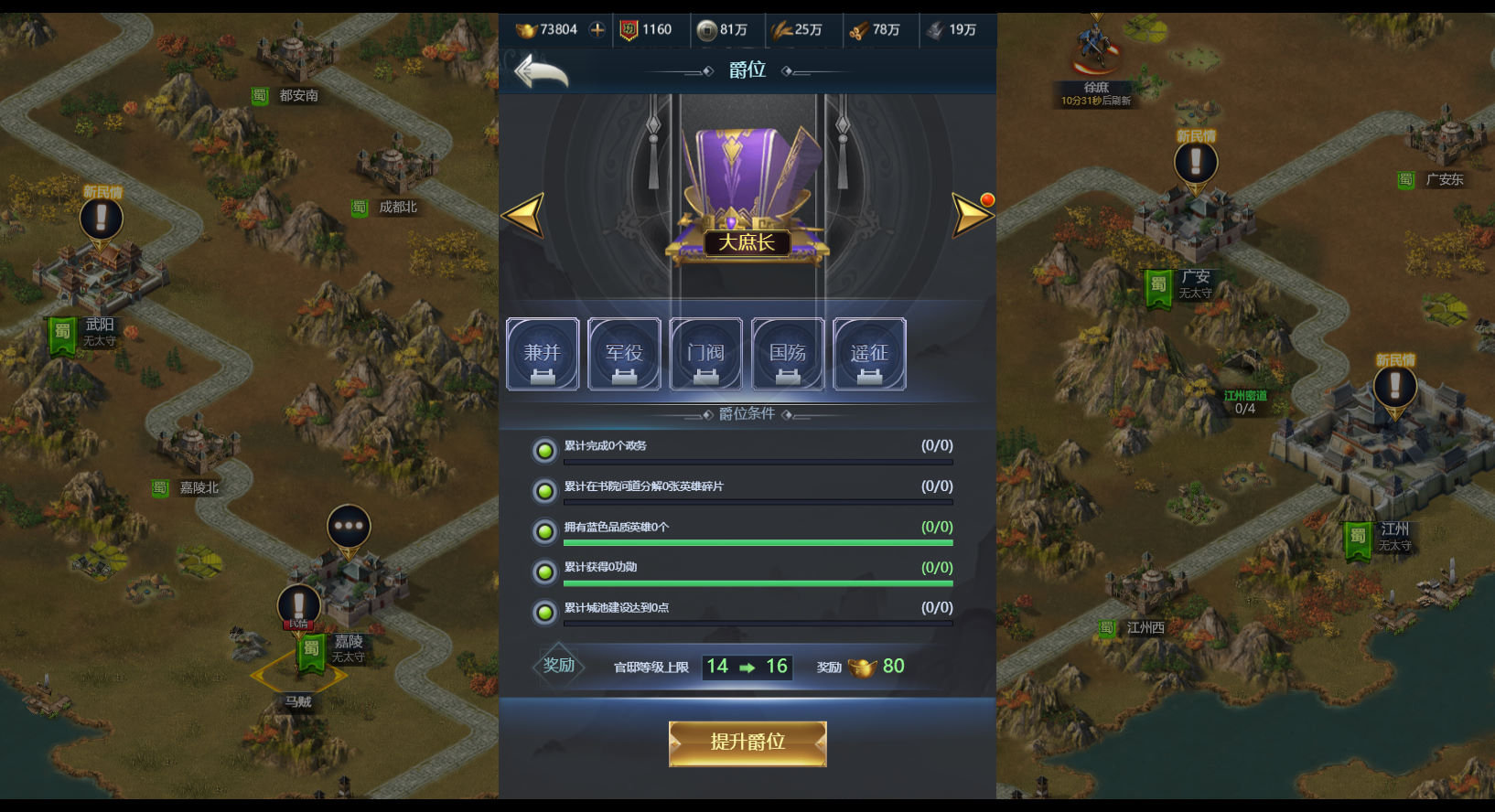Select the 马贼 bandit marker

click(x=298, y=700)
